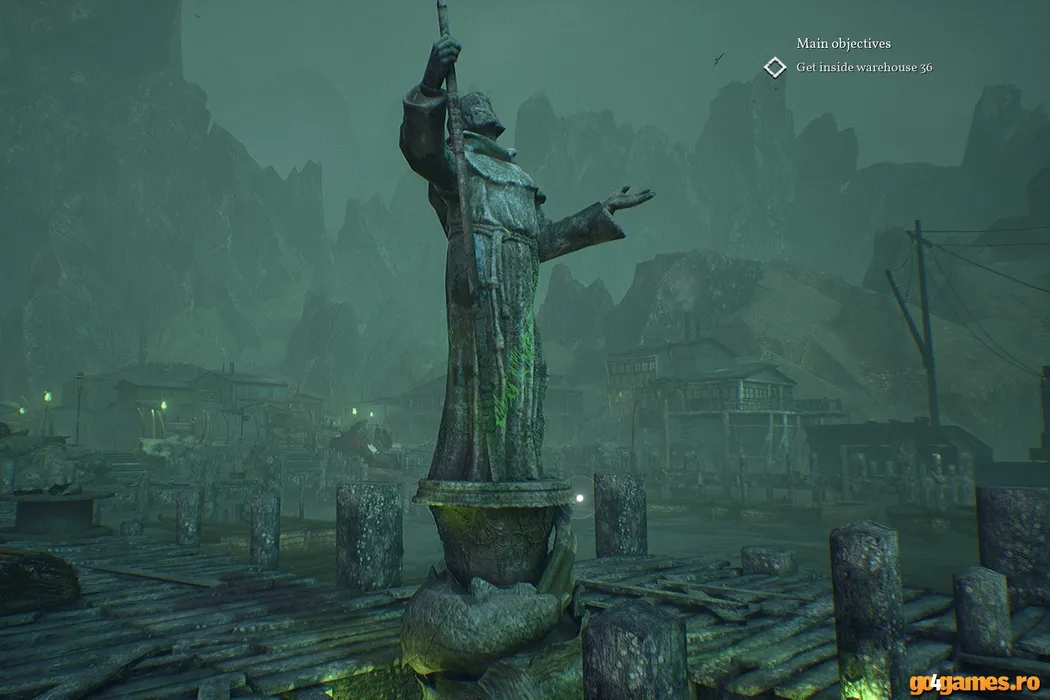Select the 'Get inside warehouse 36' objective

pyautogui.click(x=864, y=68)
